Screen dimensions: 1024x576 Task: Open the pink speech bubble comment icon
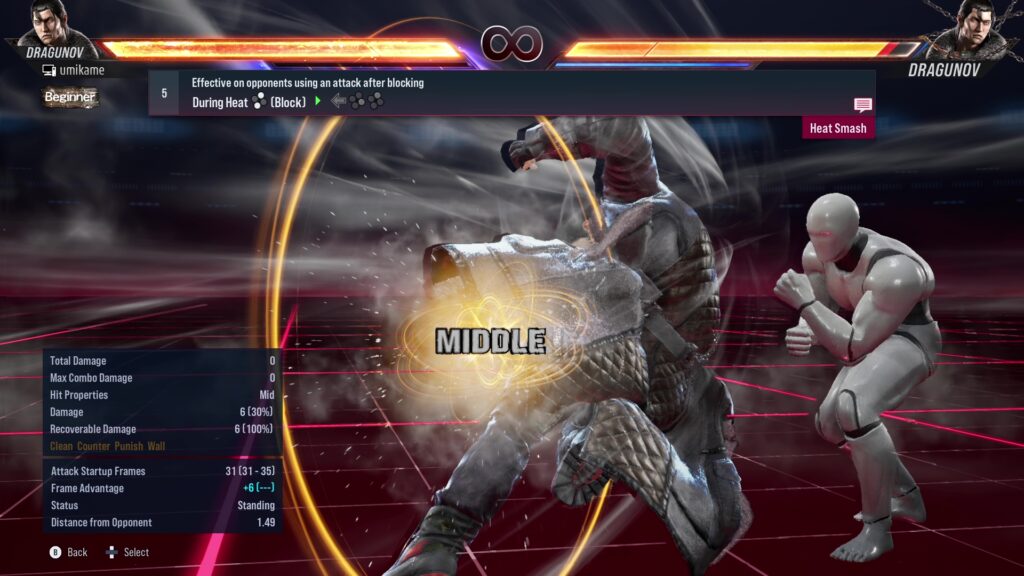[862, 105]
